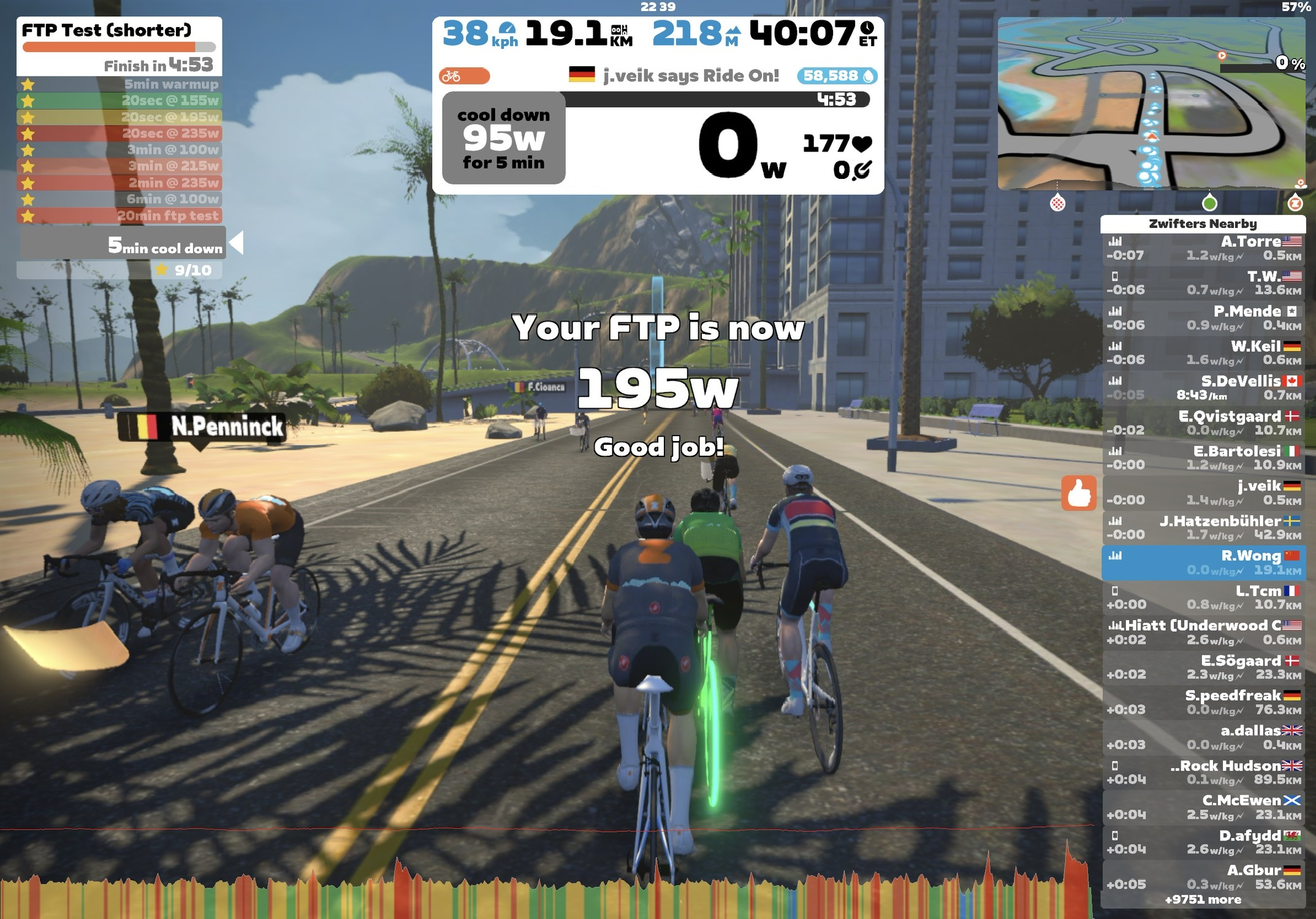Pick E.Qvistgaard from the nearby list
This screenshot has width=1316, height=919.
tap(1203, 423)
